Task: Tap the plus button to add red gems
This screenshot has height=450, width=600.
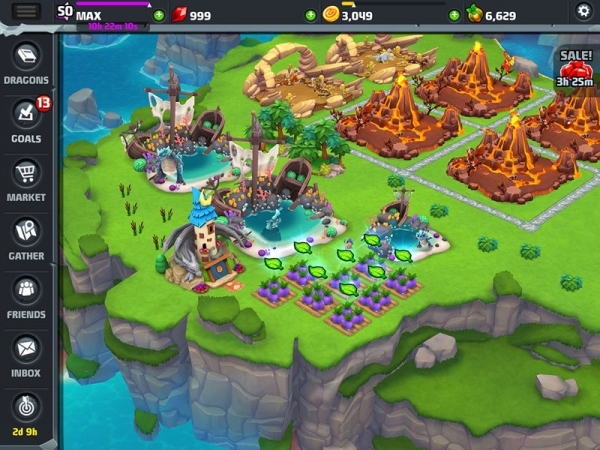Action: pyautogui.click(x=159, y=16)
